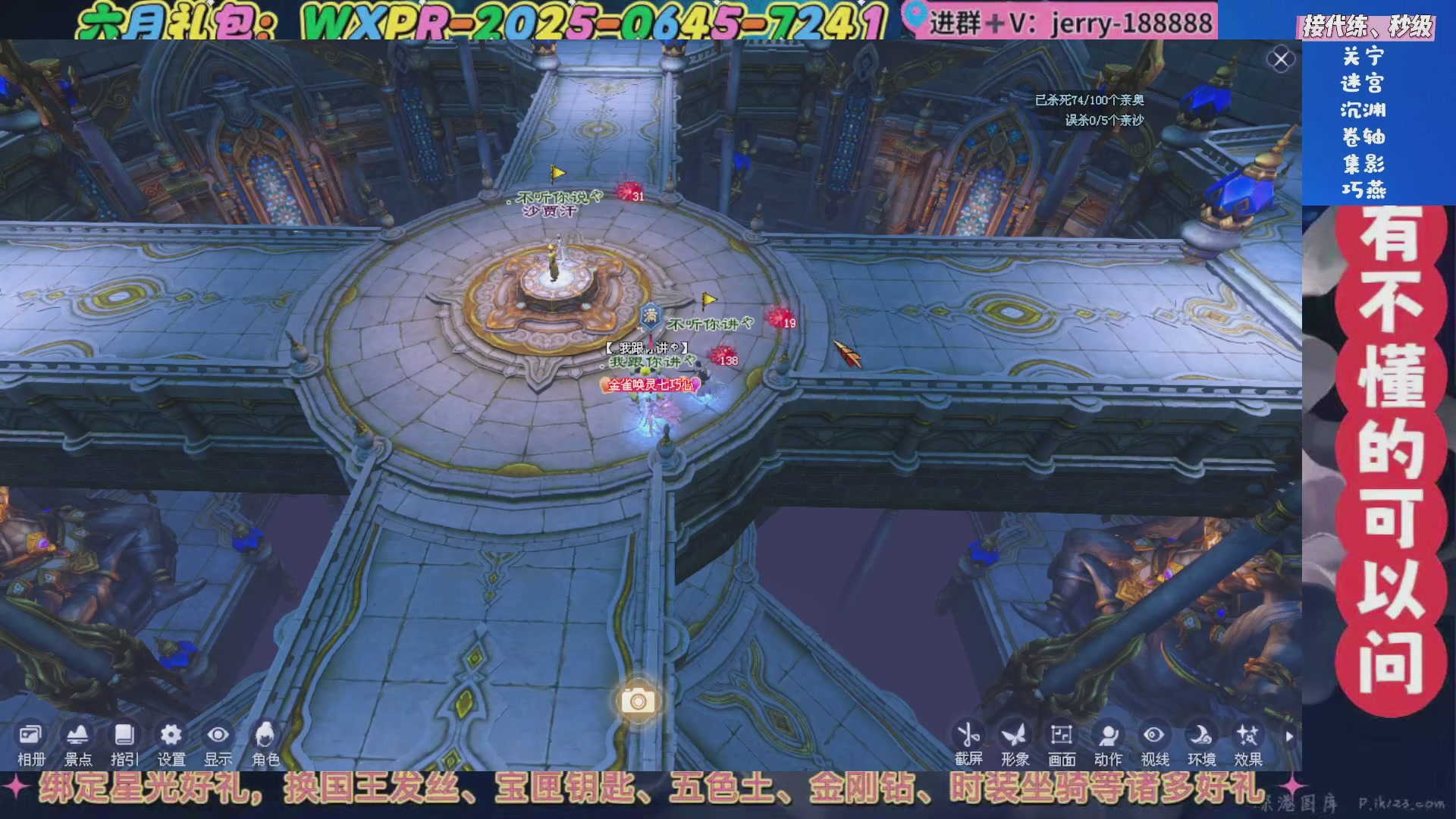This screenshot has width=1456, height=819.
Task: Open the 指引 (guide) book icon
Action: click(x=124, y=736)
